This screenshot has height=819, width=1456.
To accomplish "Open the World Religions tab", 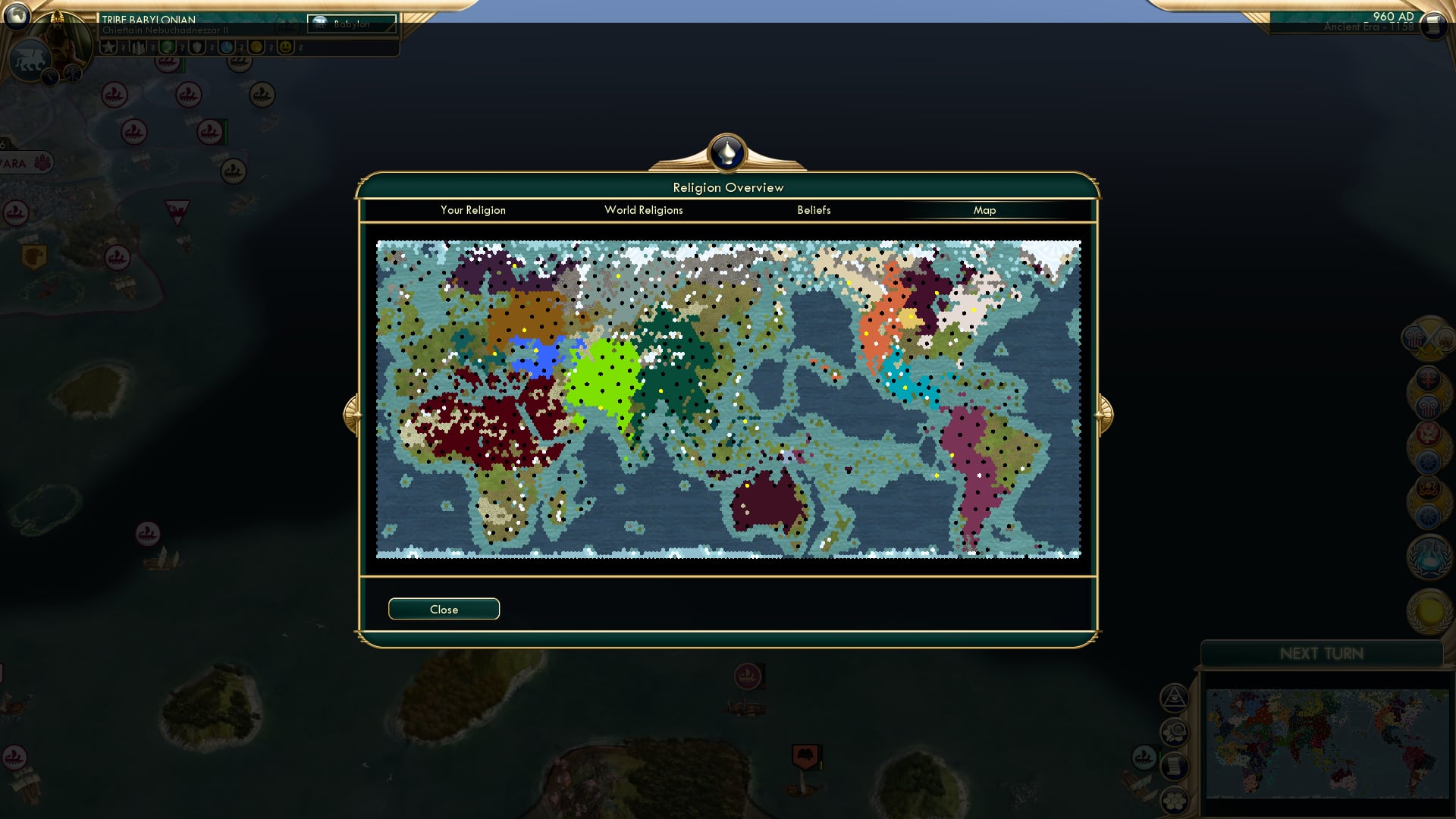I will coord(644,210).
